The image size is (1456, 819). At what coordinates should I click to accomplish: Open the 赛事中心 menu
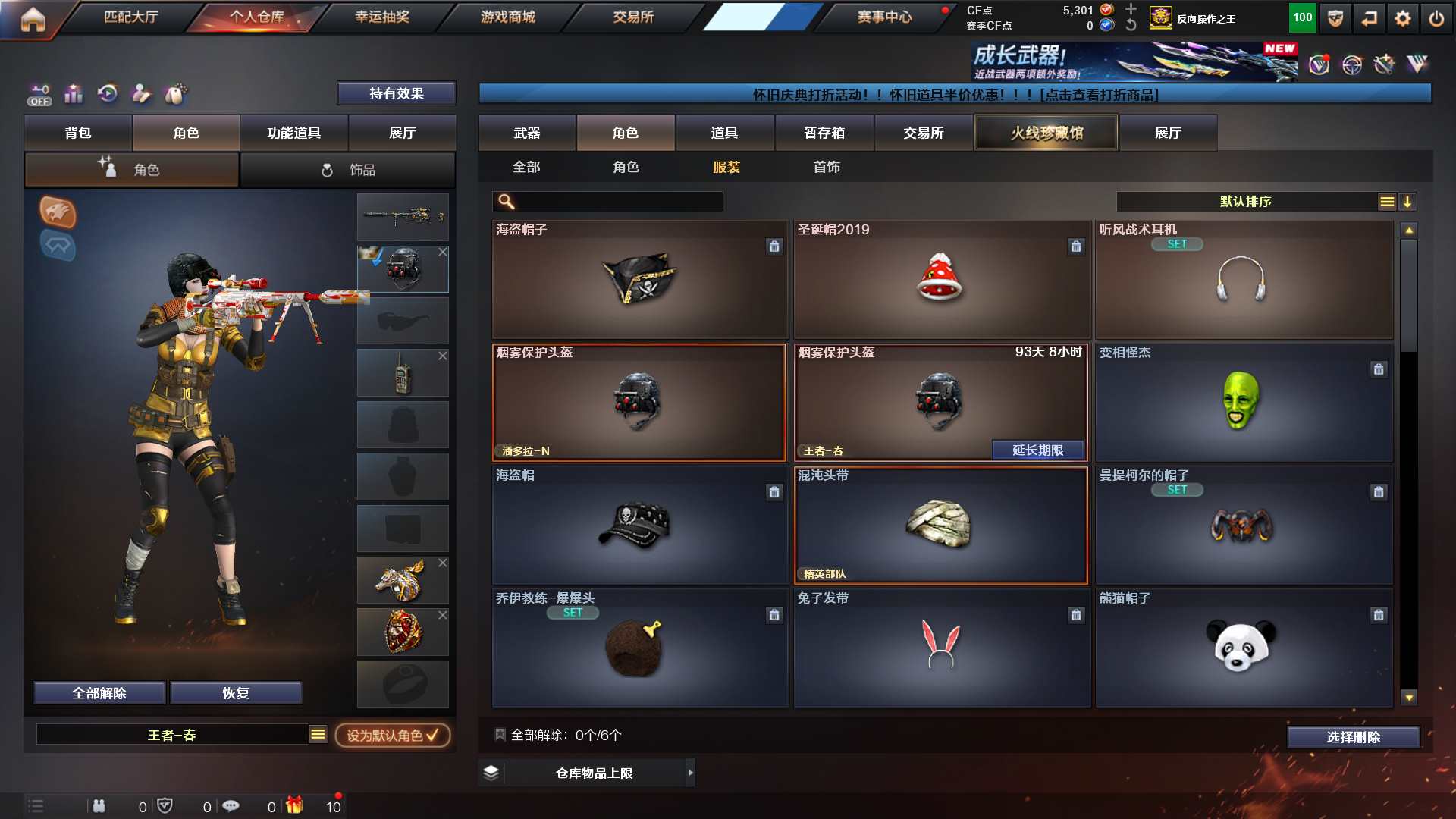click(x=884, y=17)
